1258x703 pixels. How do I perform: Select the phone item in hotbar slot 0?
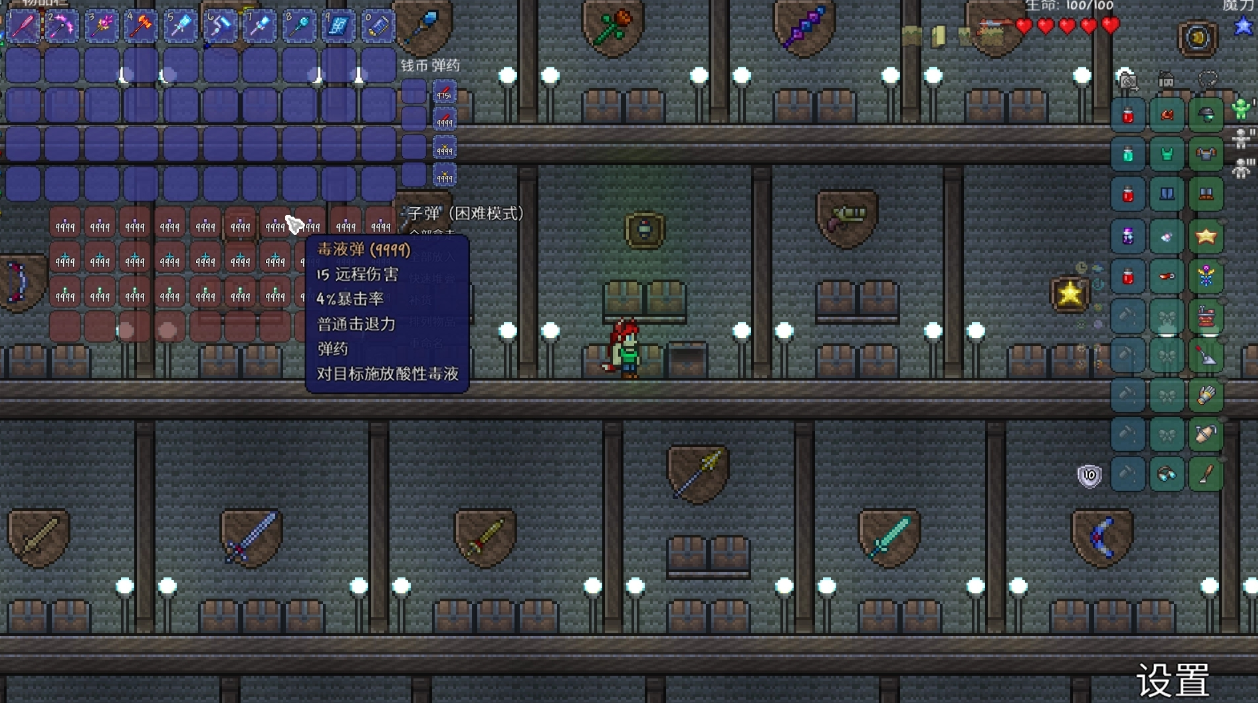(x=378, y=26)
